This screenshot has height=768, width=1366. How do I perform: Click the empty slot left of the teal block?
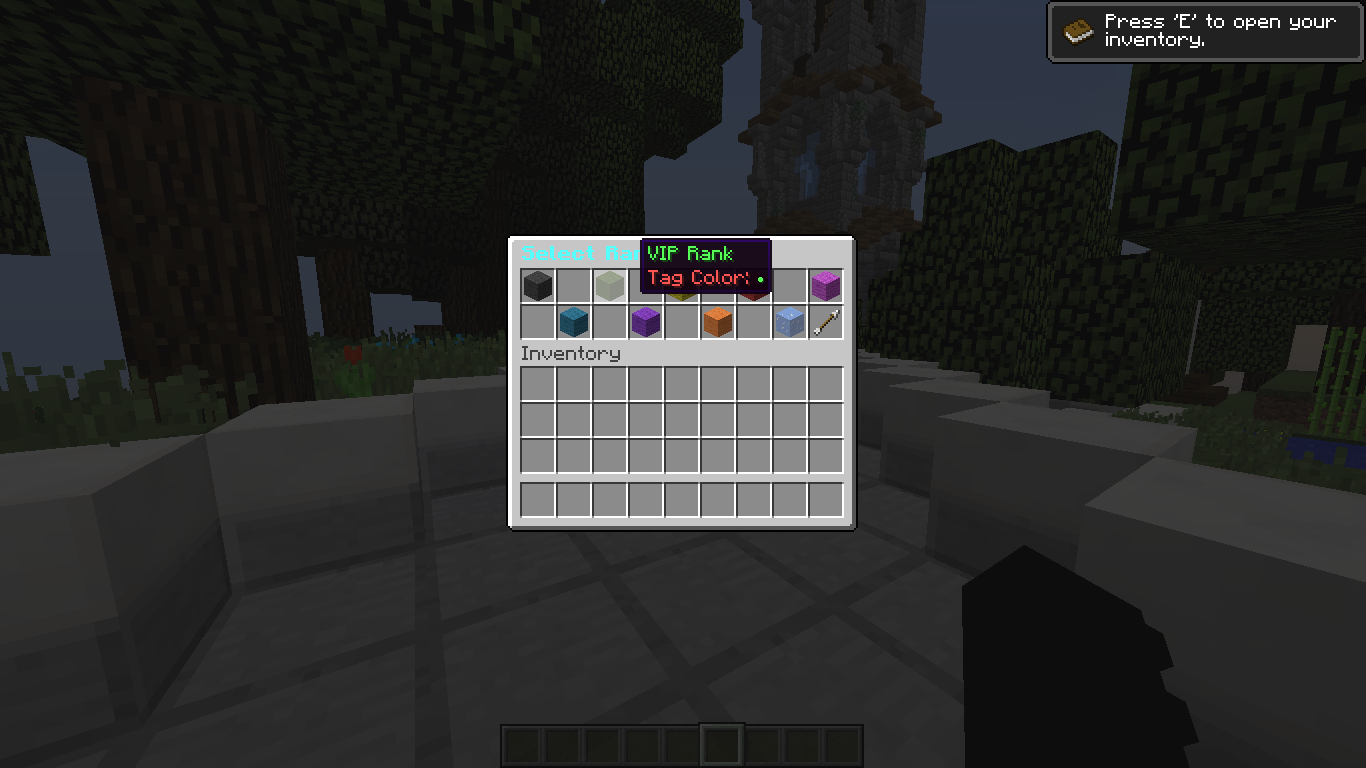pyautogui.click(x=537, y=320)
